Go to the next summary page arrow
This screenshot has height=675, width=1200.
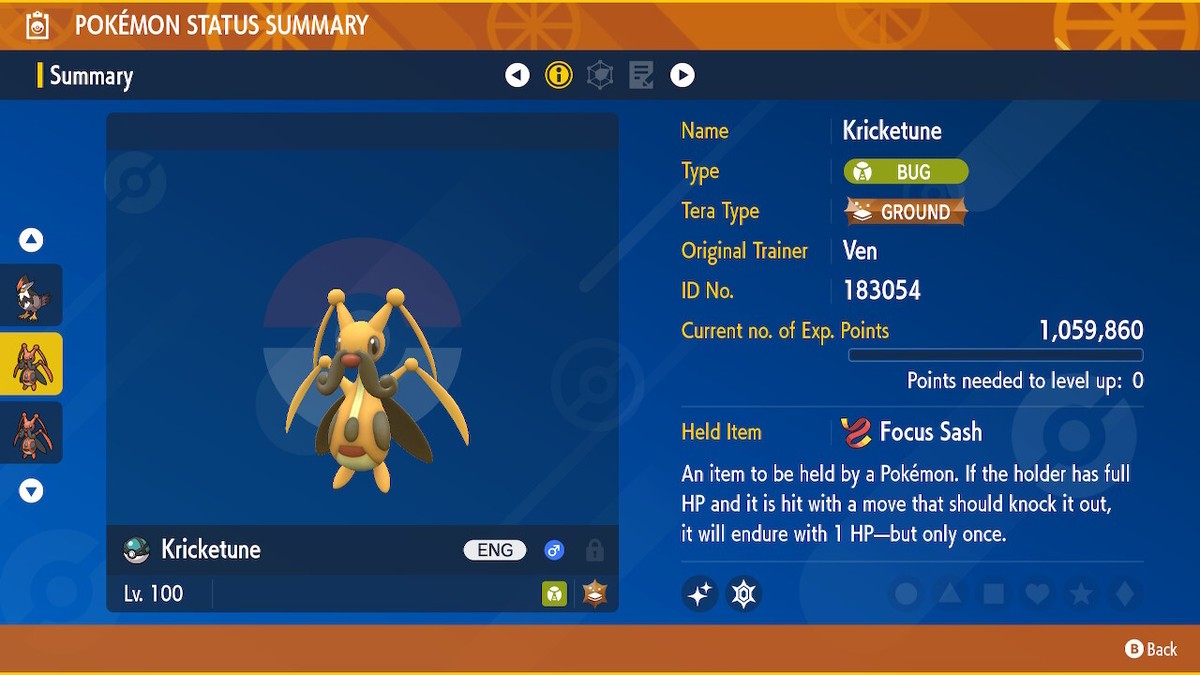point(682,75)
